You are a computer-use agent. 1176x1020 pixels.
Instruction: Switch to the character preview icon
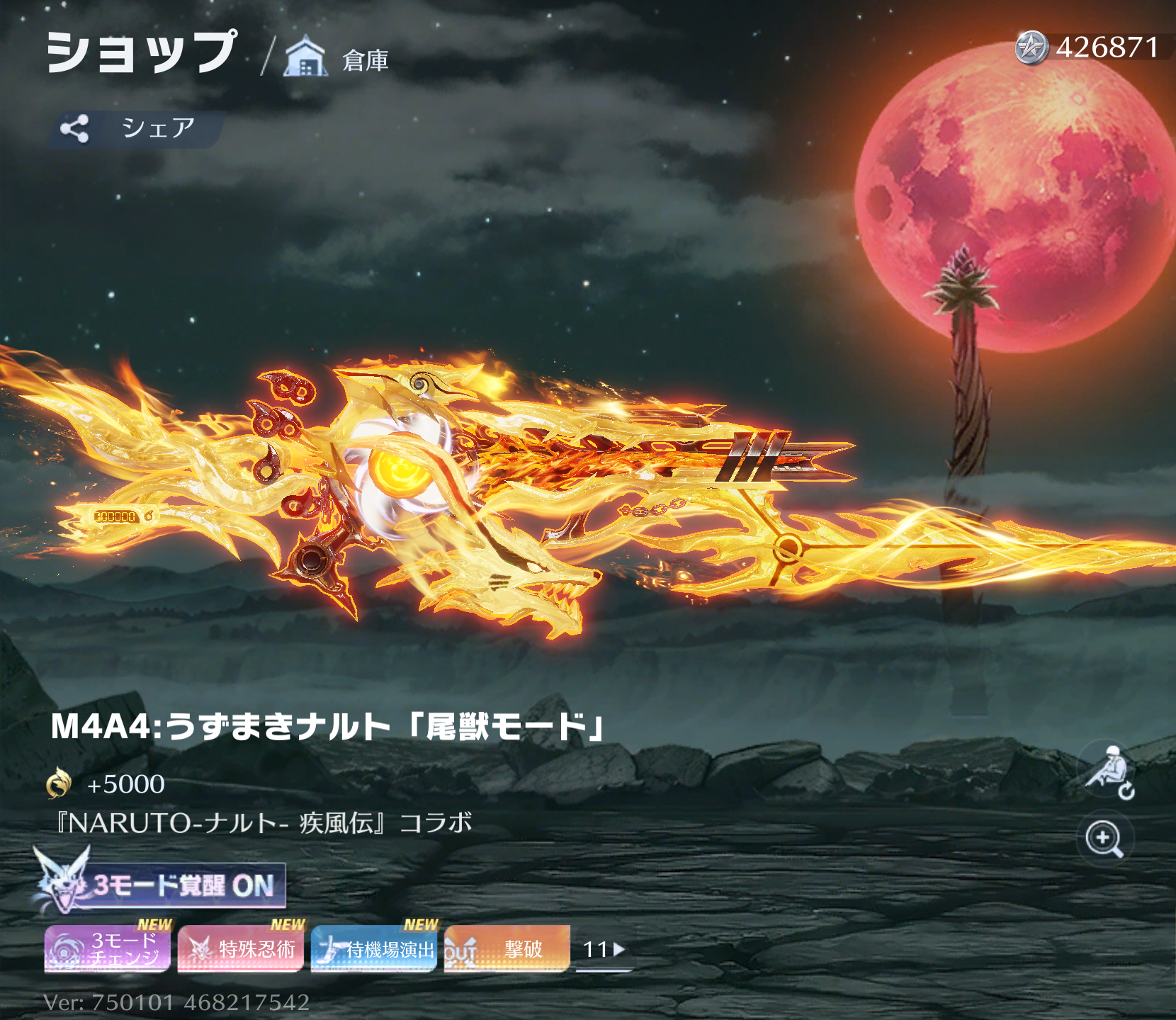[x=1108, y=772]
